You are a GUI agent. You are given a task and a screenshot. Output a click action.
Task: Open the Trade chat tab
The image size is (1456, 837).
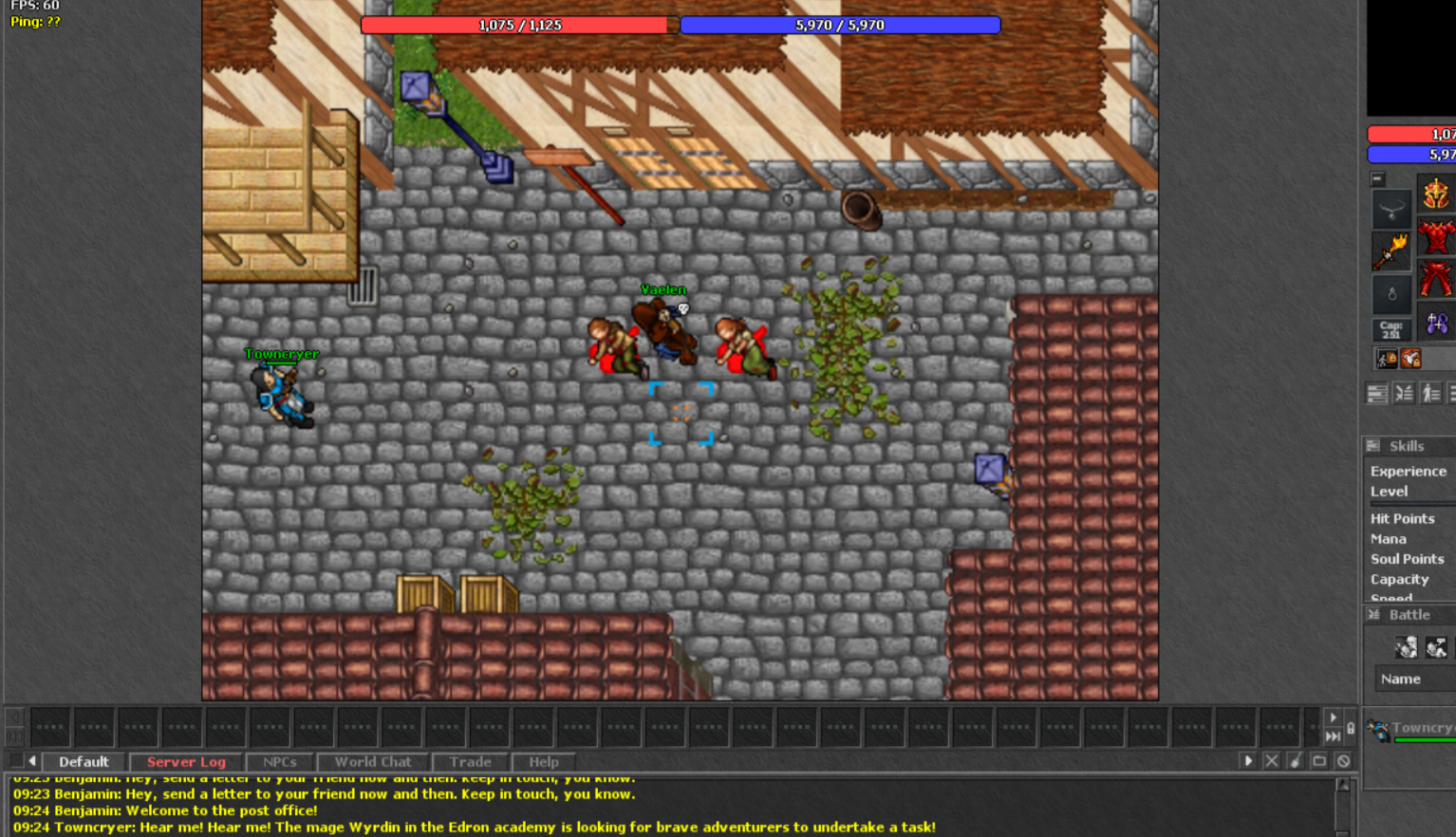tap(471, 762)
